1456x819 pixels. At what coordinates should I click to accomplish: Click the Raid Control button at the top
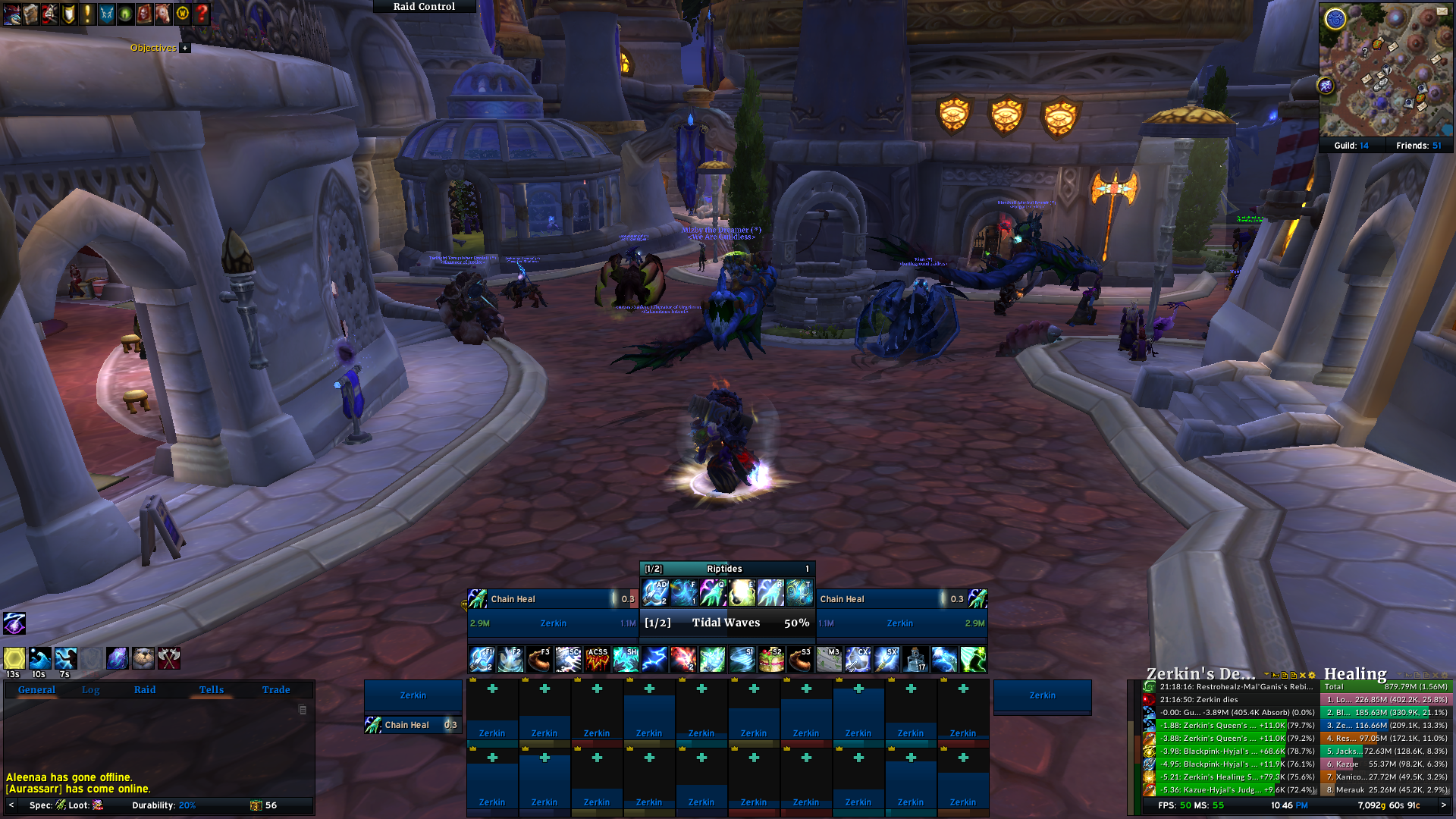click(423, 7)
